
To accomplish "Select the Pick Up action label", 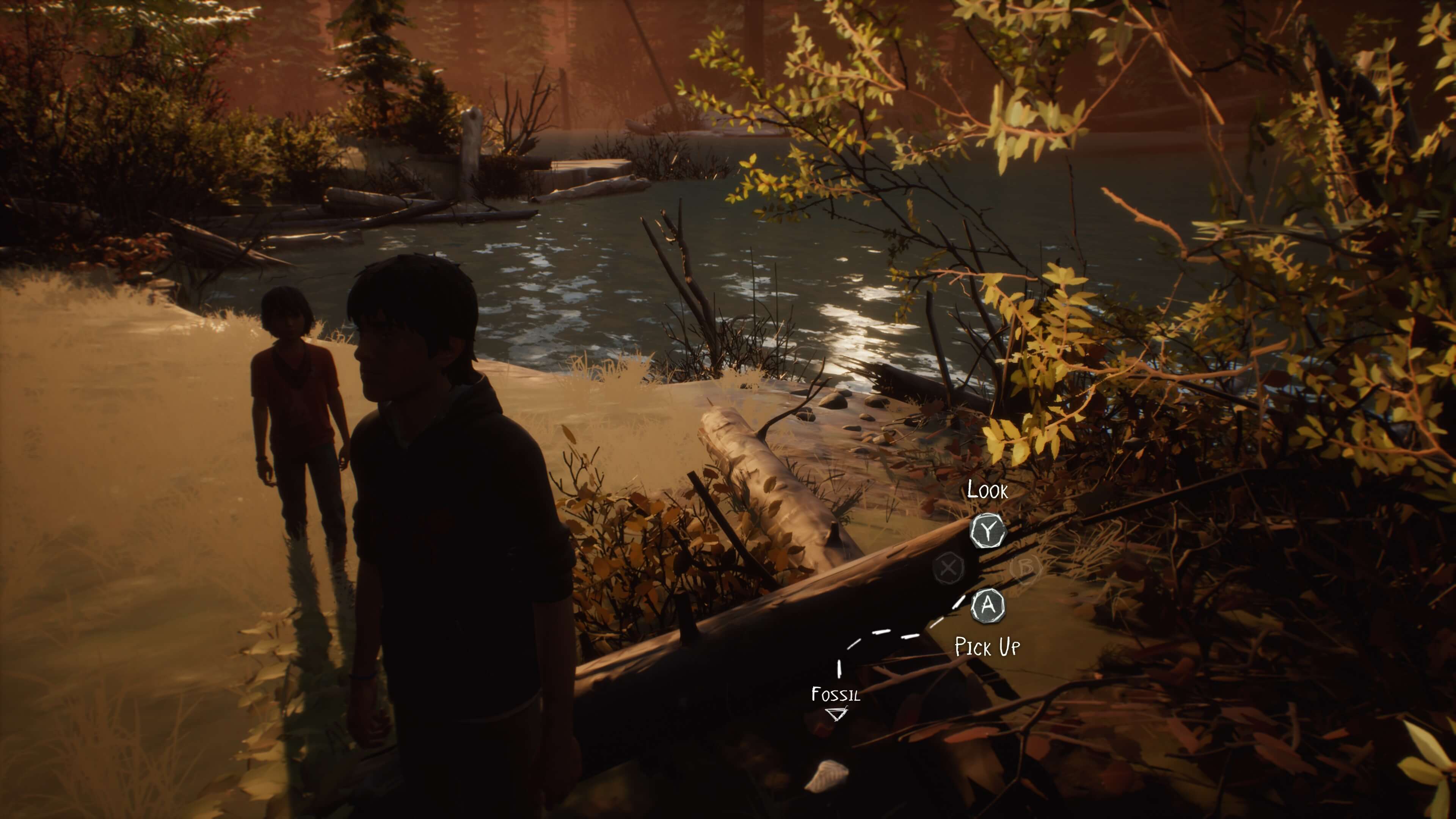I will tap(987, 646).
